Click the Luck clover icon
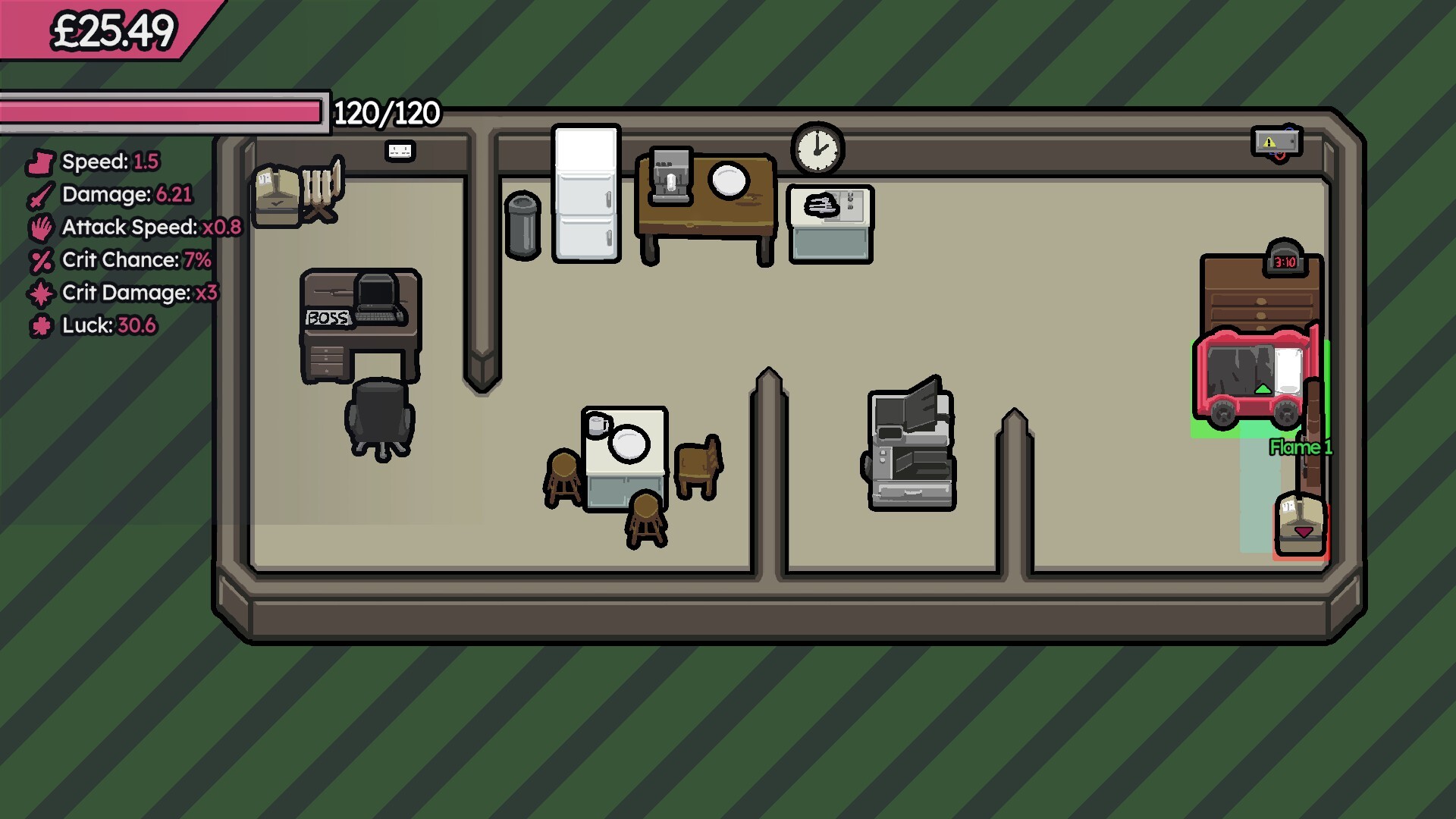The image size is (1456, 819). (41, 325)
